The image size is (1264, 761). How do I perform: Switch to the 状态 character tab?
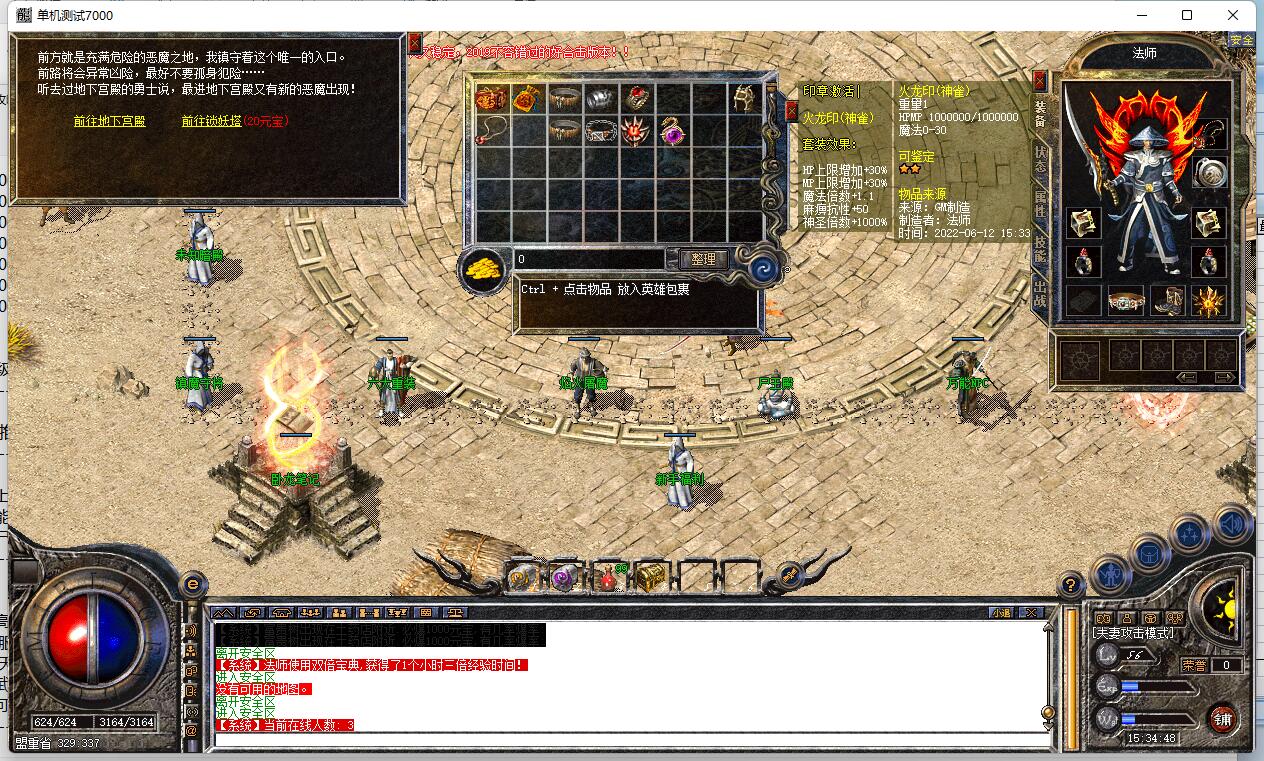[1040, 162]
